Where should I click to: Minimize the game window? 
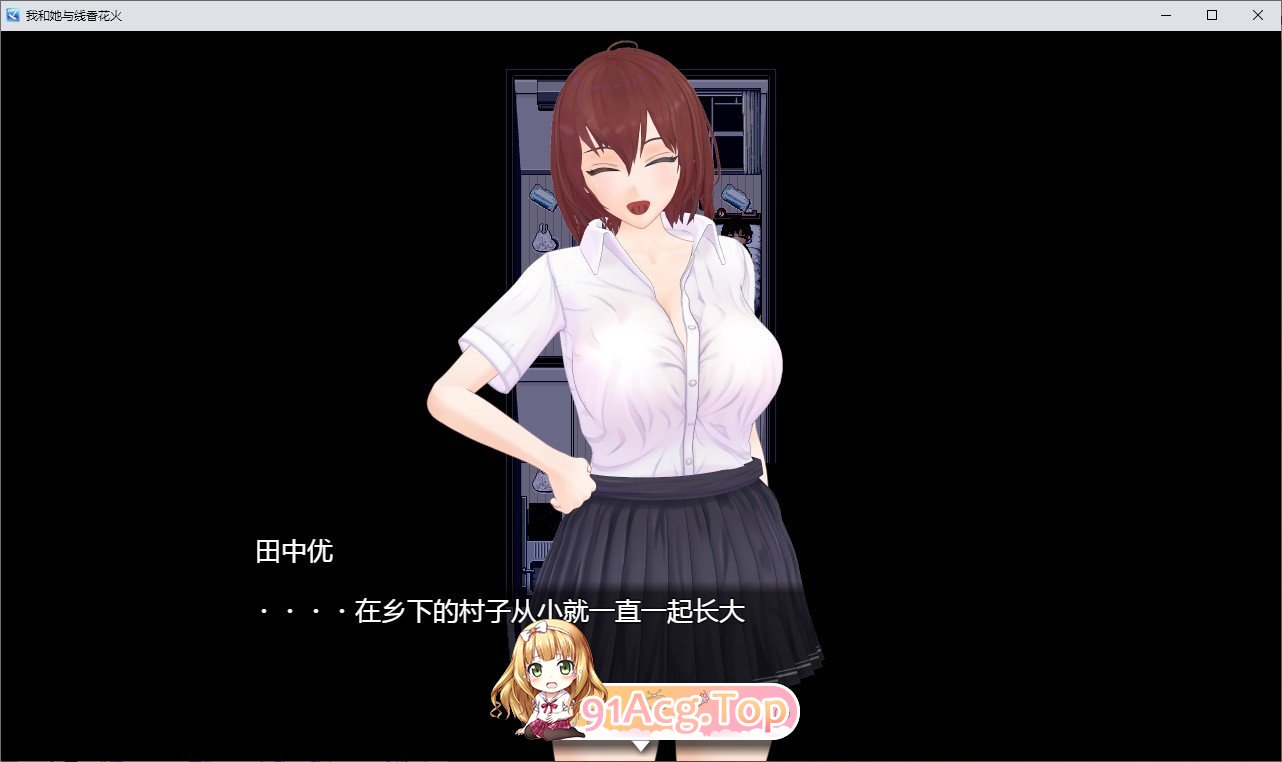point(1164,15)
